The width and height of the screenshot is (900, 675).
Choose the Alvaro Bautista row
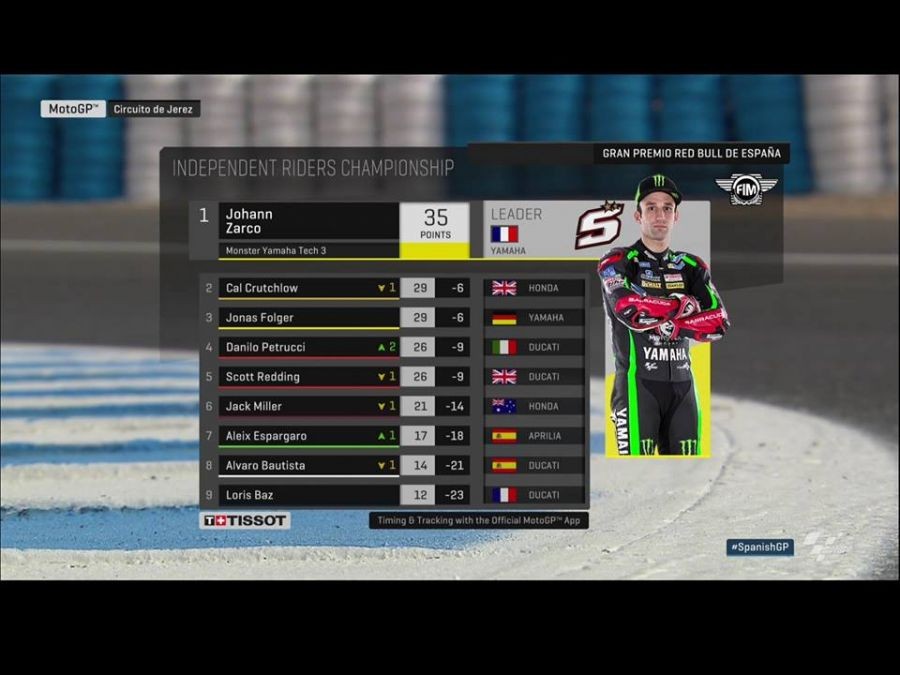309,465
